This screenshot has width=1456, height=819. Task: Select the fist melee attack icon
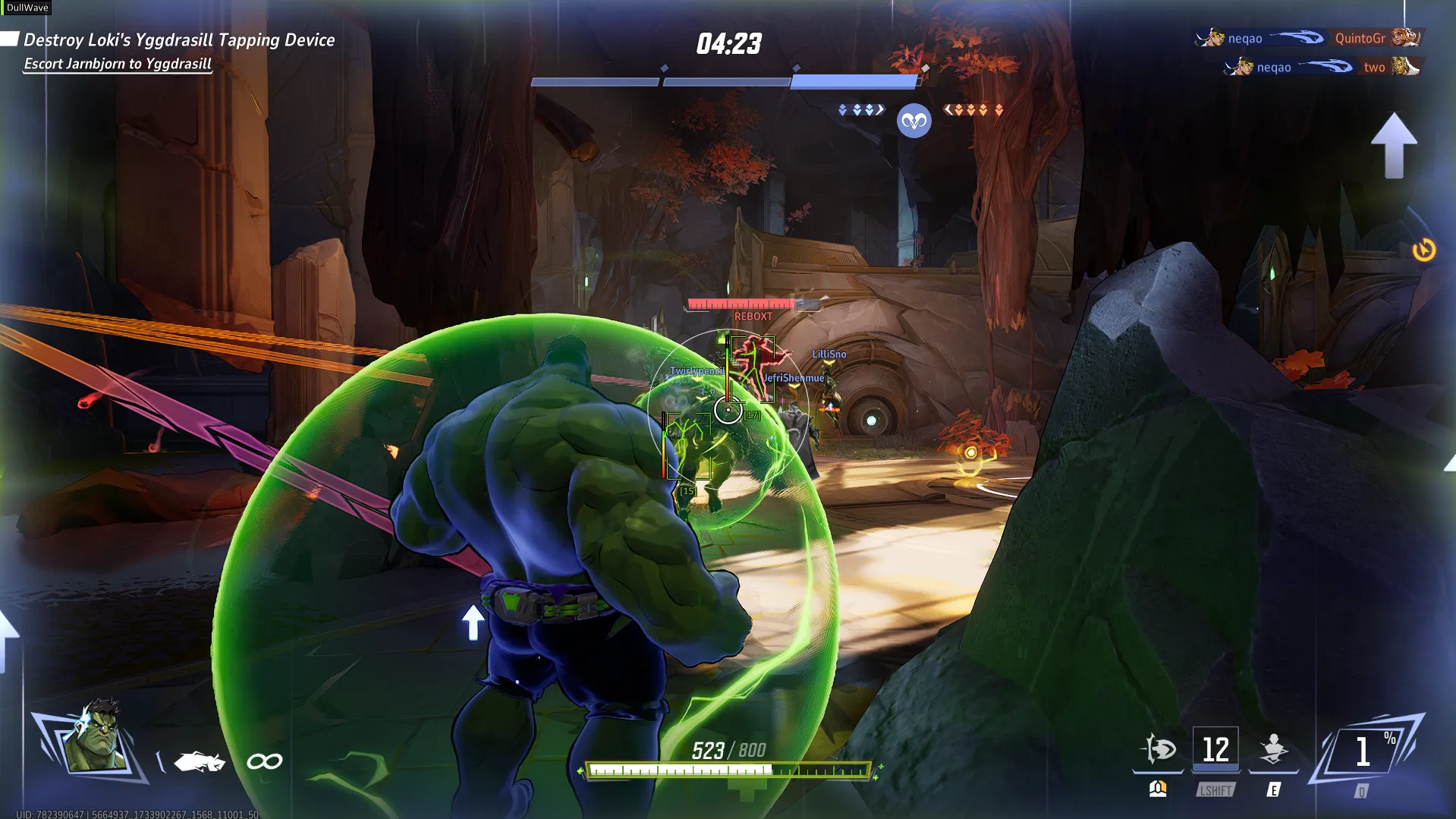point(200,761)
